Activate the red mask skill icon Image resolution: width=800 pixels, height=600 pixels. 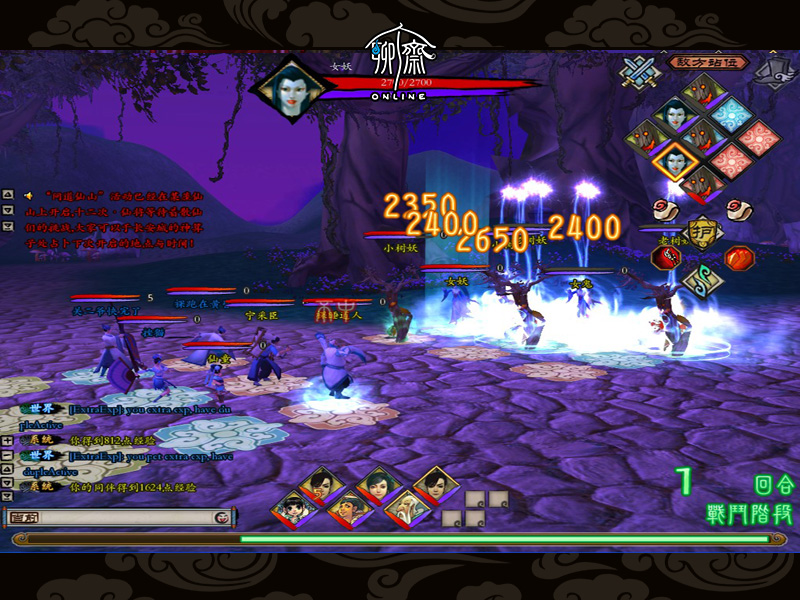tap(666, 256)
